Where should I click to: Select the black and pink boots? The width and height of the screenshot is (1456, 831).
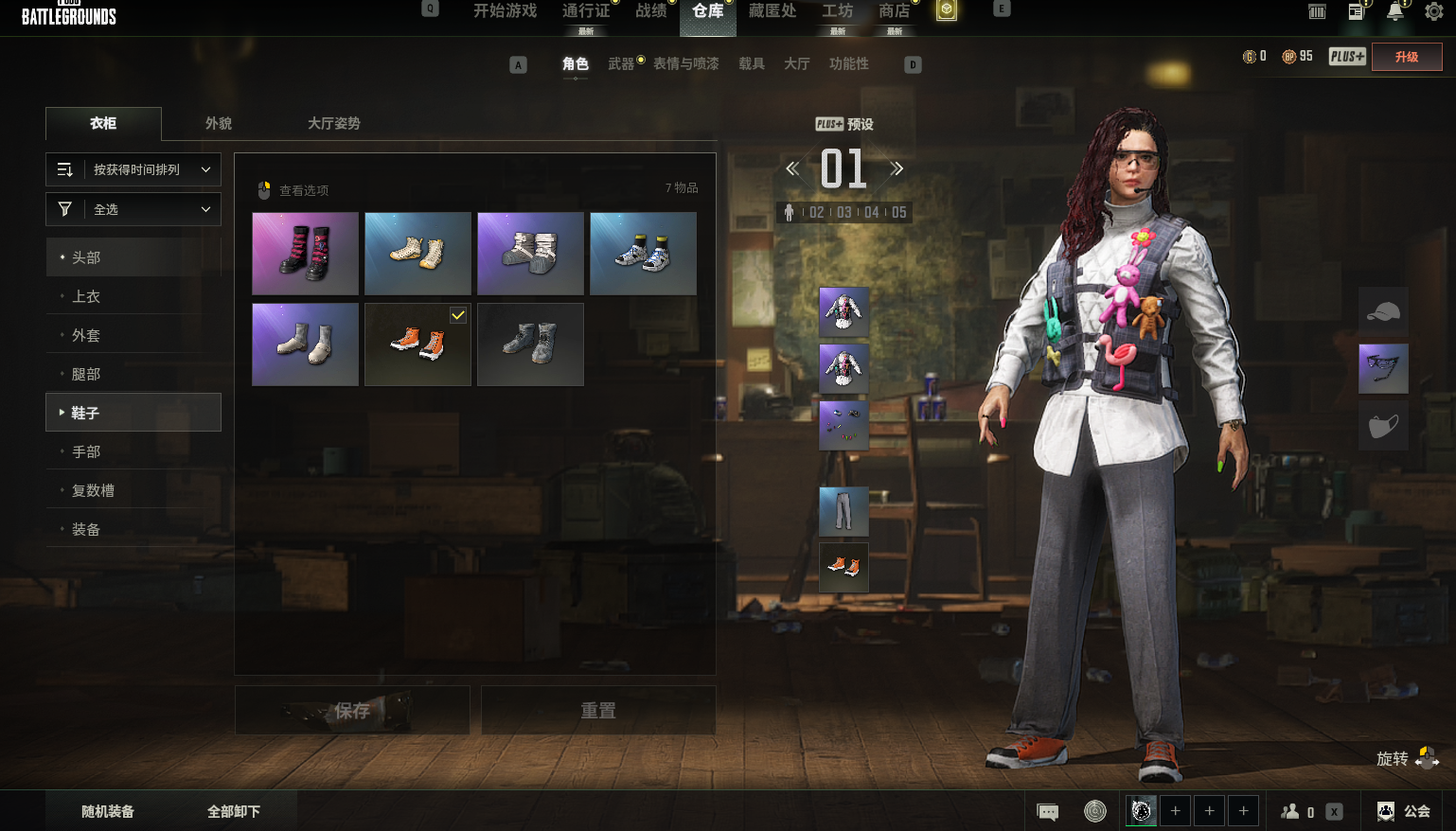[305, 254]
